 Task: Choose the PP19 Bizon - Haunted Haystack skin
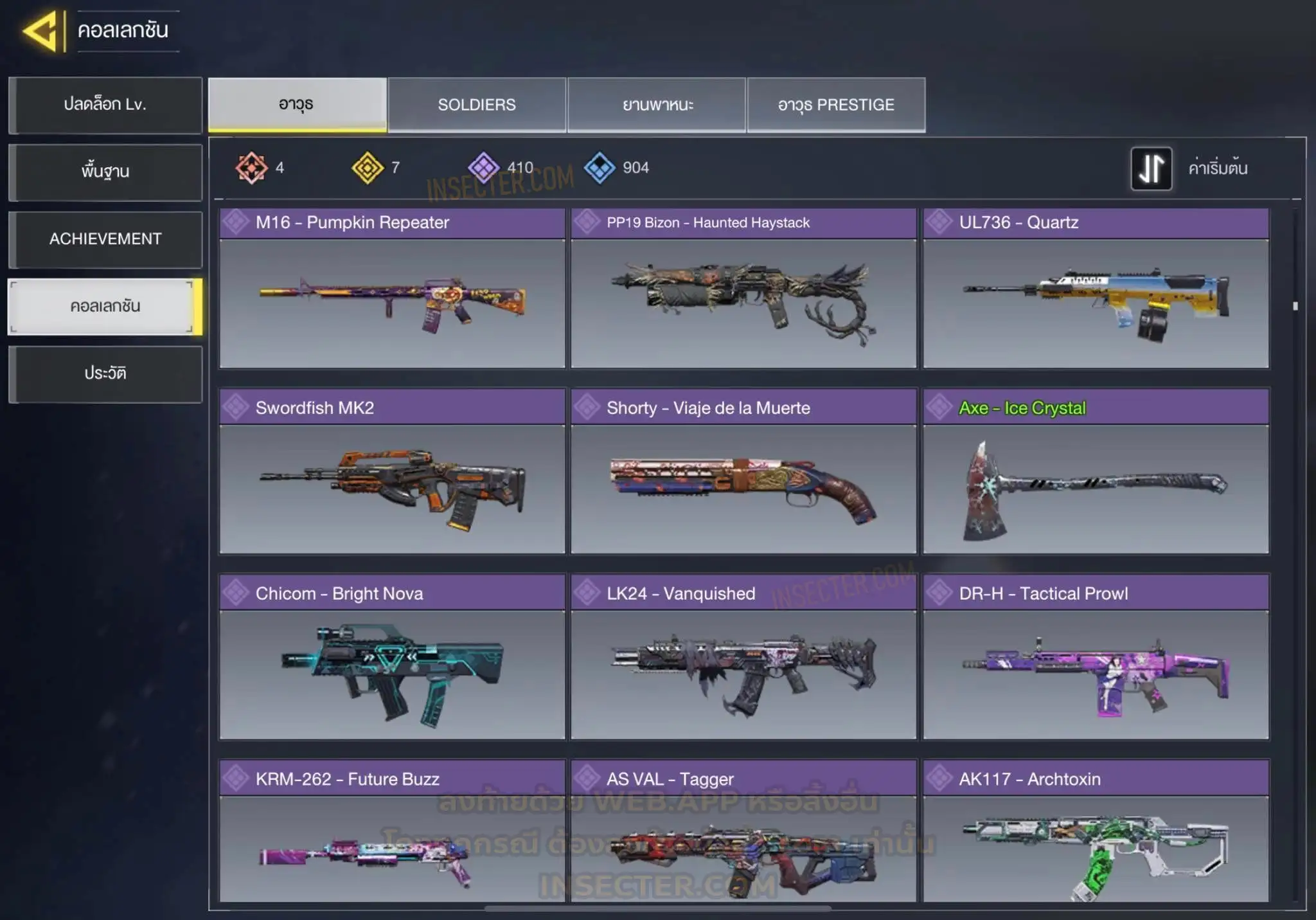[x=743, y=288]
